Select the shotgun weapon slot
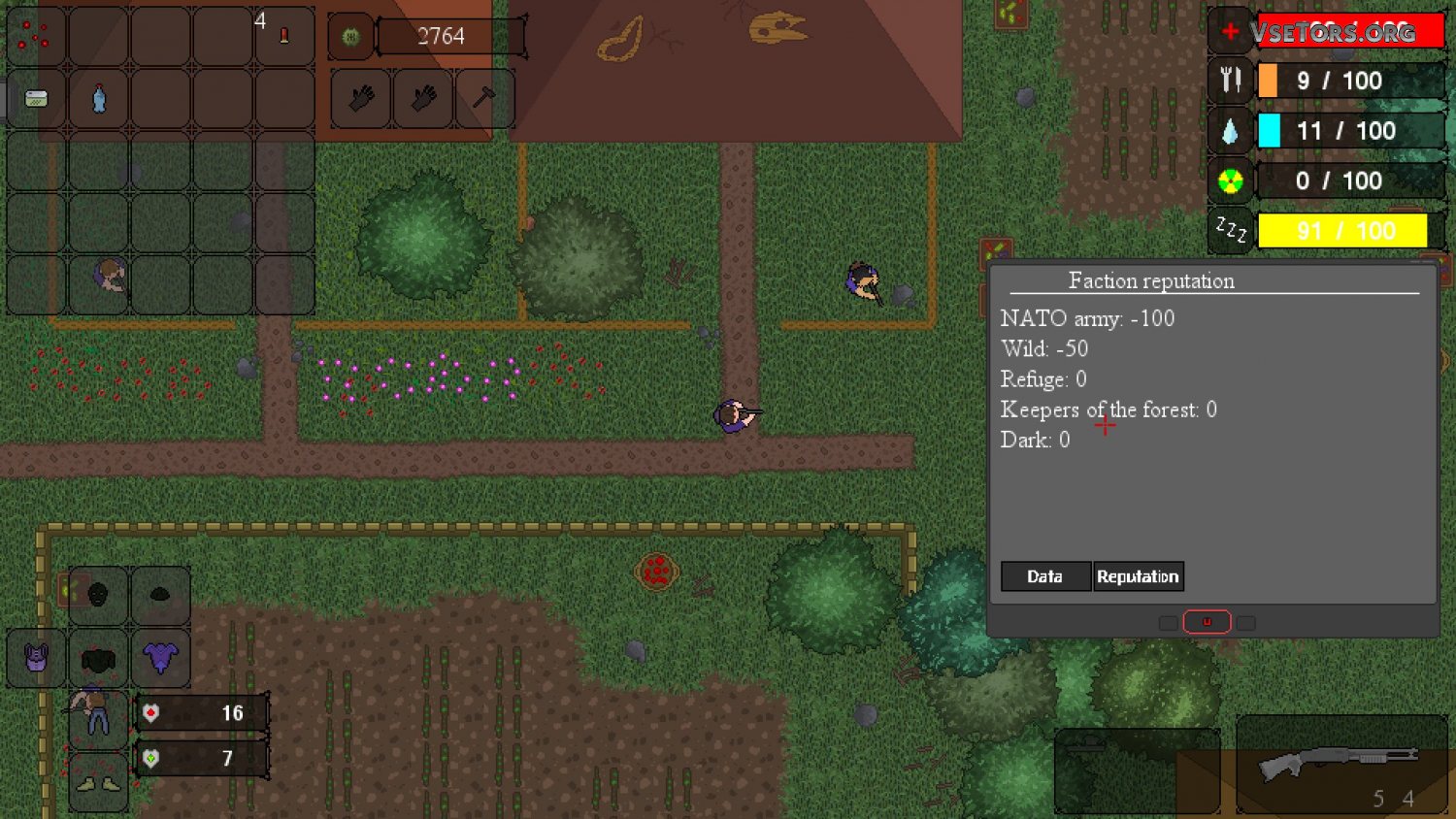 click(1340, 765)
